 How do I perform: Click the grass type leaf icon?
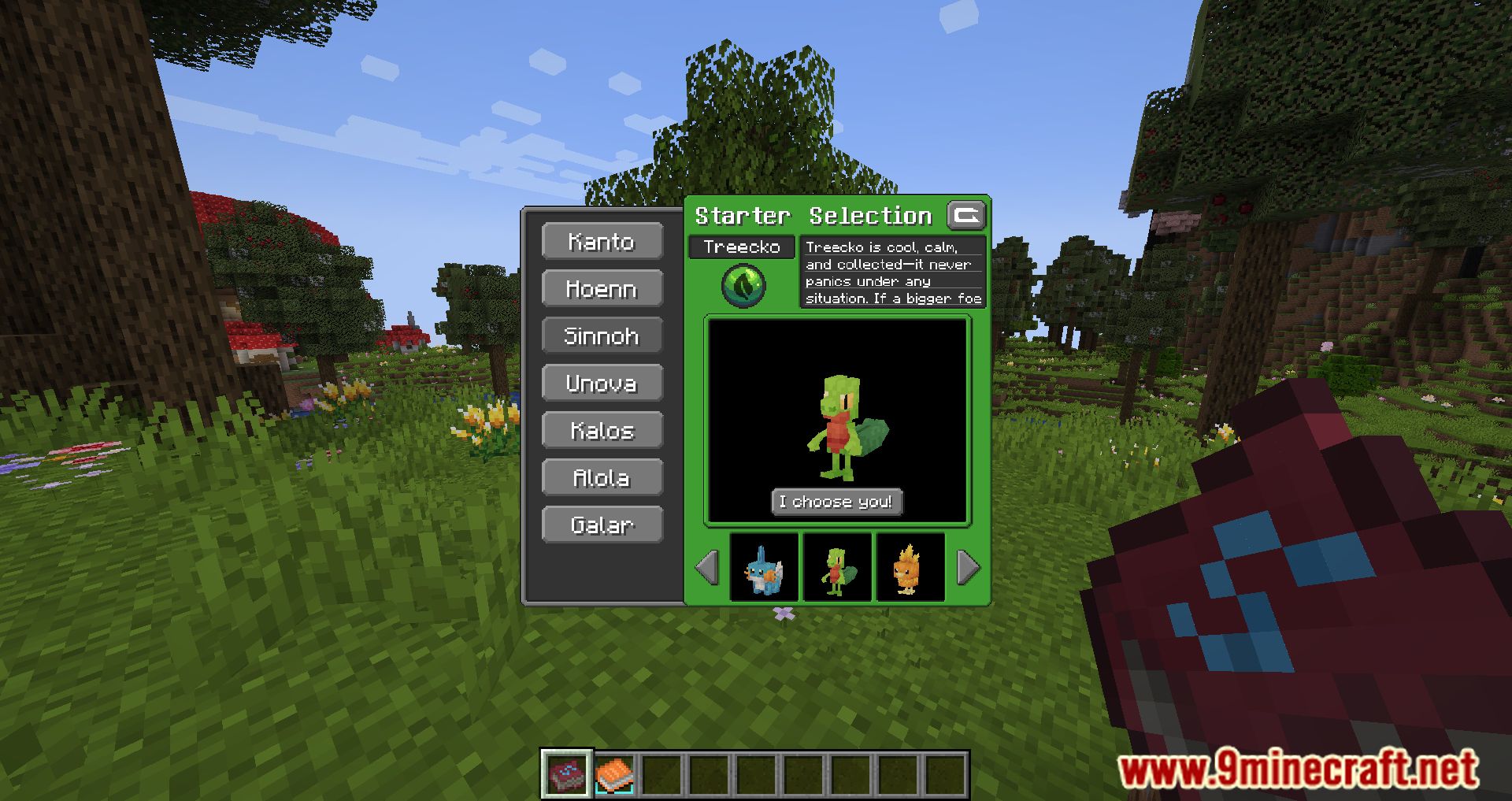(x=743, y=284)
